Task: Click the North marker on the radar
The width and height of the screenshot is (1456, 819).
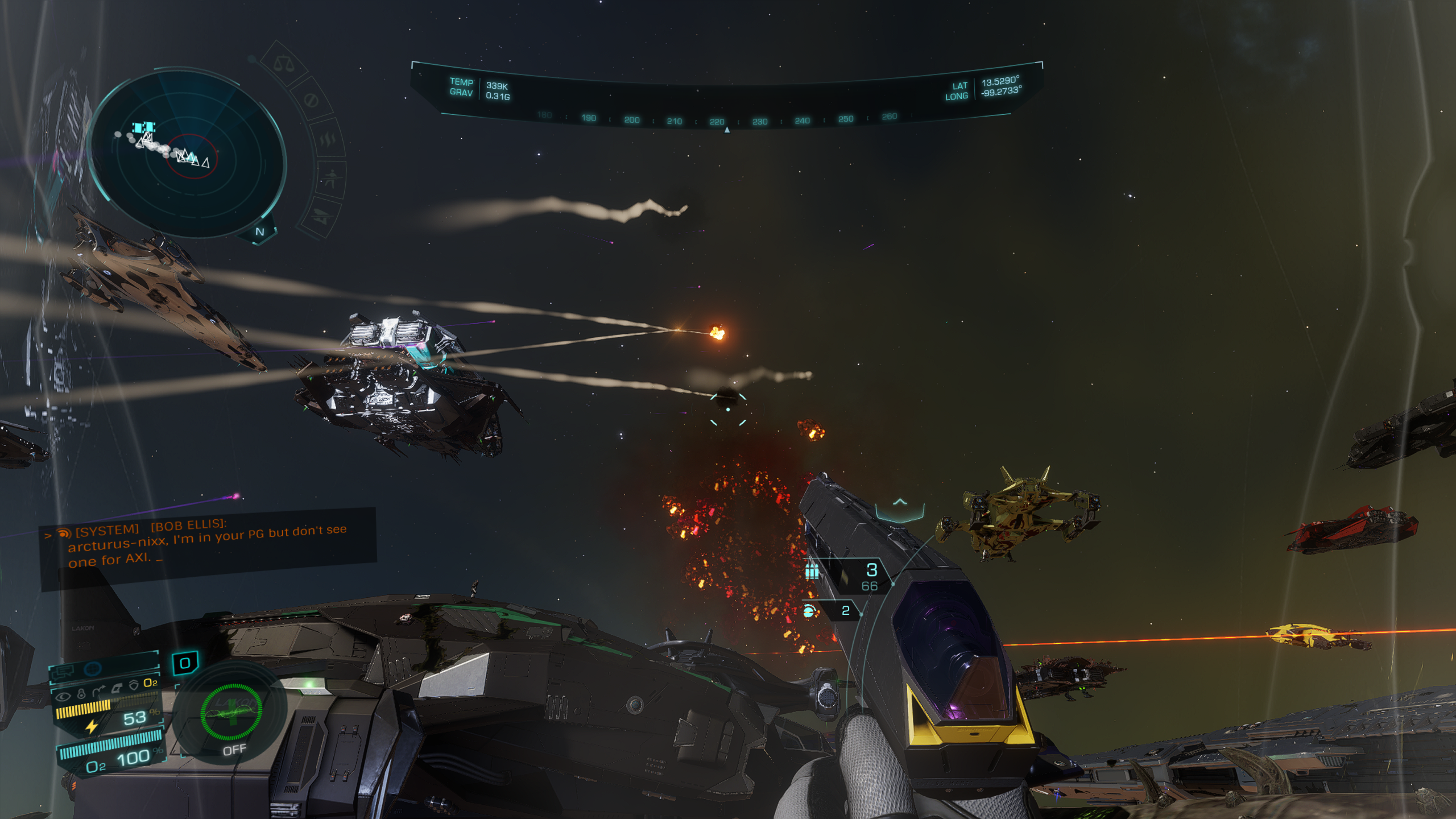Action: [x=260, y=231]
